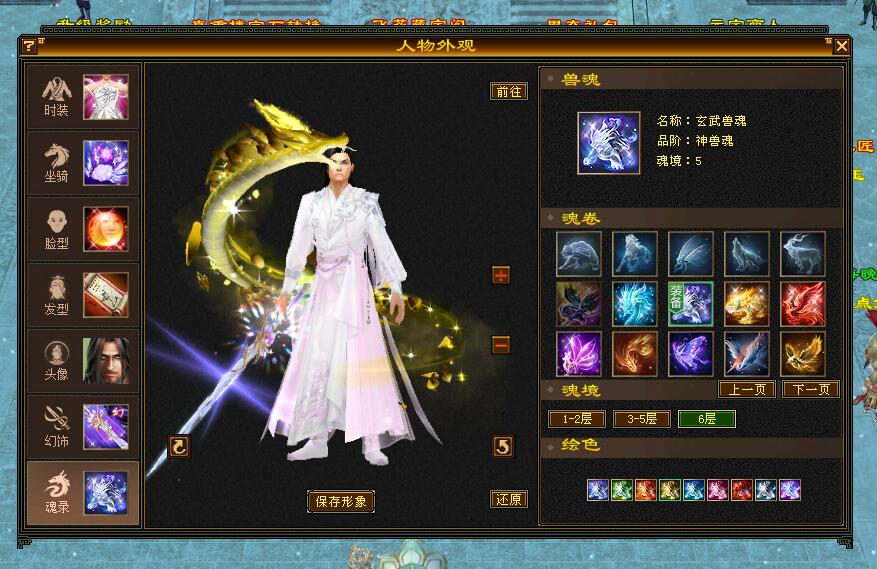Save appearance with 保存形象 button
877x569 pixels.
click(x=340, y=501)
